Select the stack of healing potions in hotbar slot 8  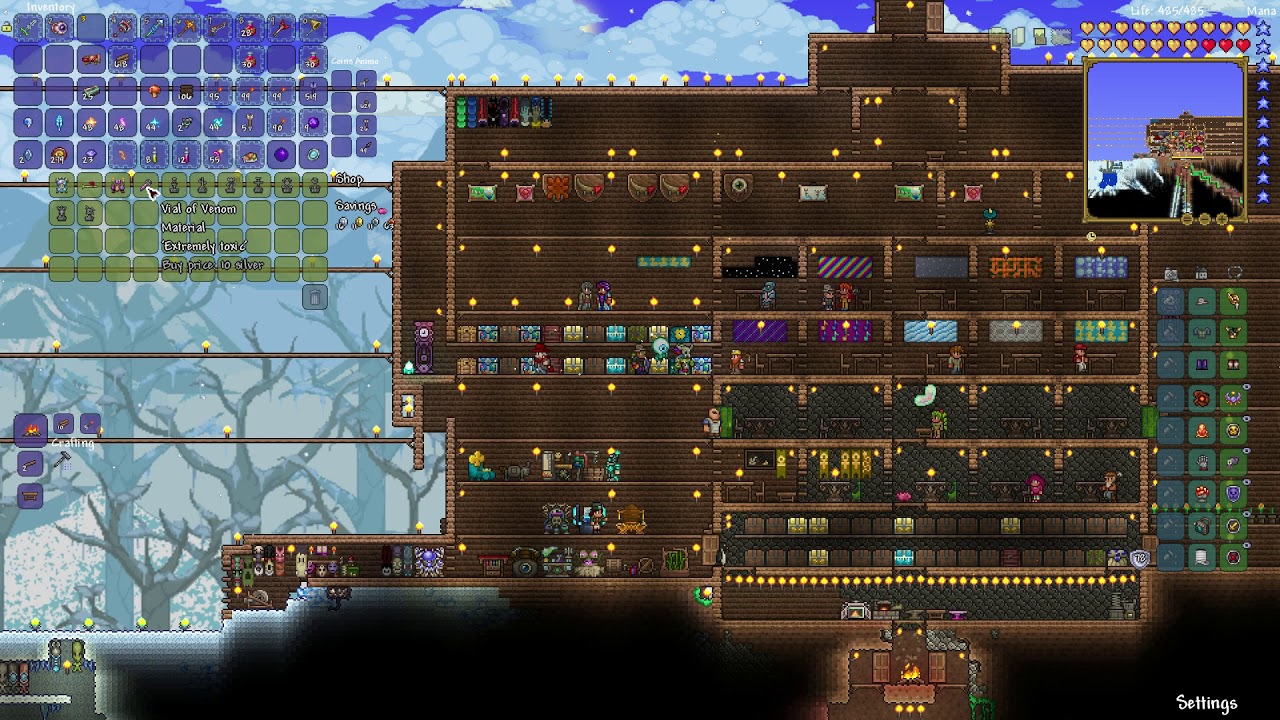click(x=248, y=28)
